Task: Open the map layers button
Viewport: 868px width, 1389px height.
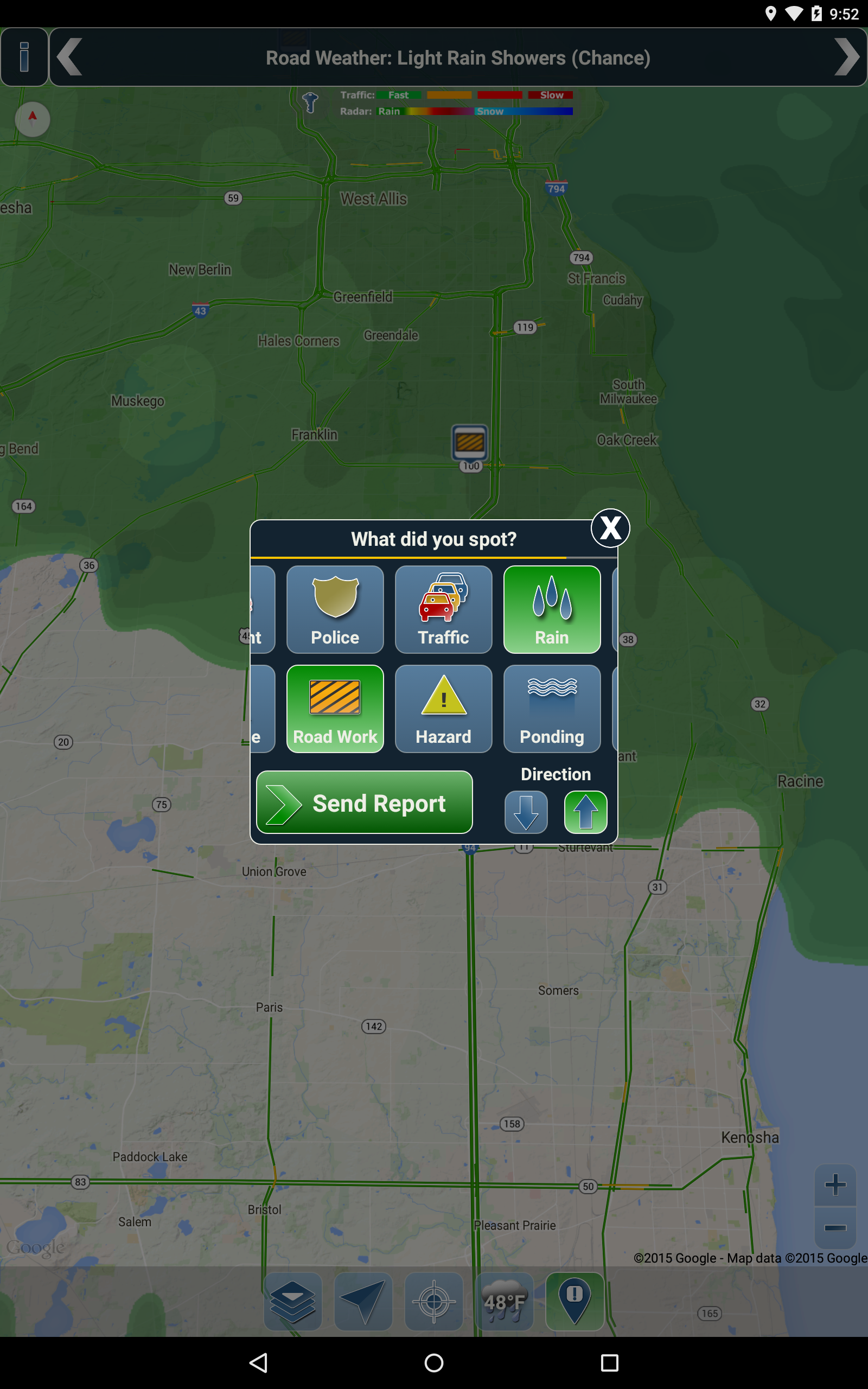Action: click(x=293, y=1301)
